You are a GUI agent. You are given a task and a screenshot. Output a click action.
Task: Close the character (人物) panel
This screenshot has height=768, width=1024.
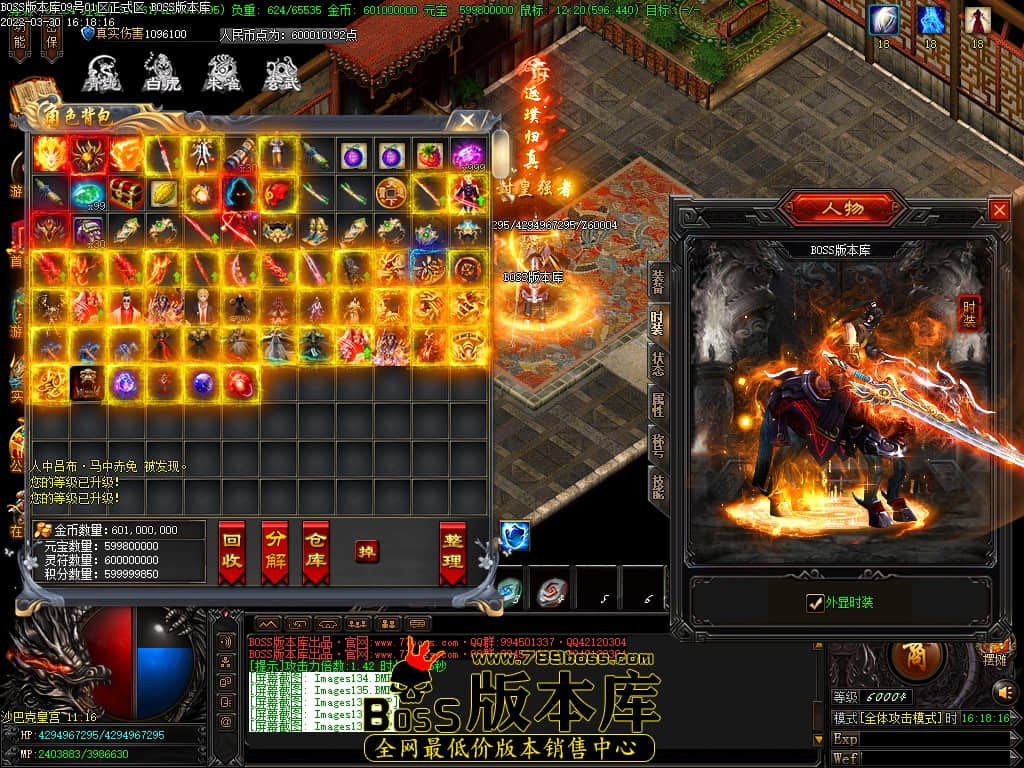point(998,210)
